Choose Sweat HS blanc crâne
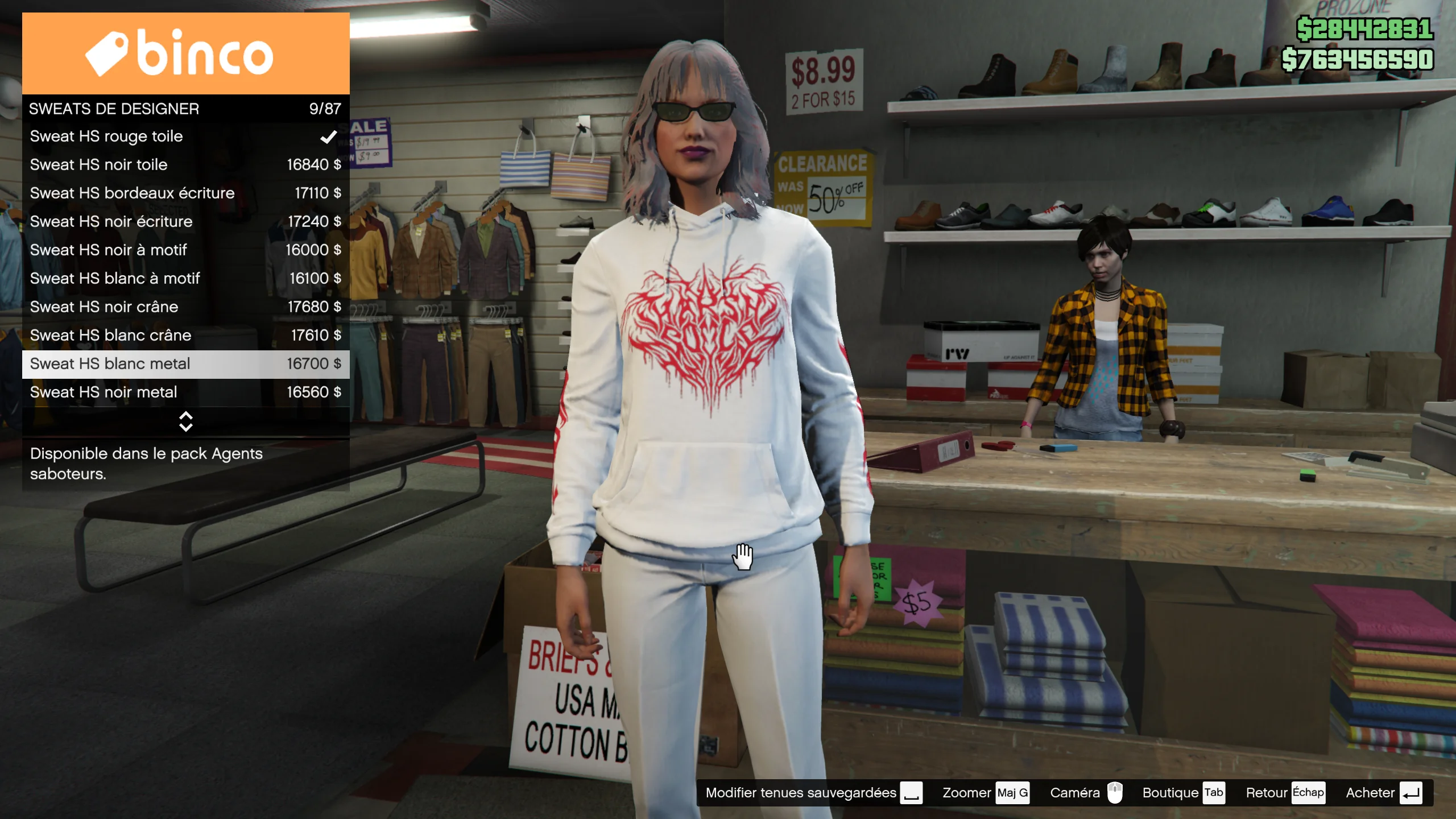This screenshot has height=819, width=1456. coord(185,336)
